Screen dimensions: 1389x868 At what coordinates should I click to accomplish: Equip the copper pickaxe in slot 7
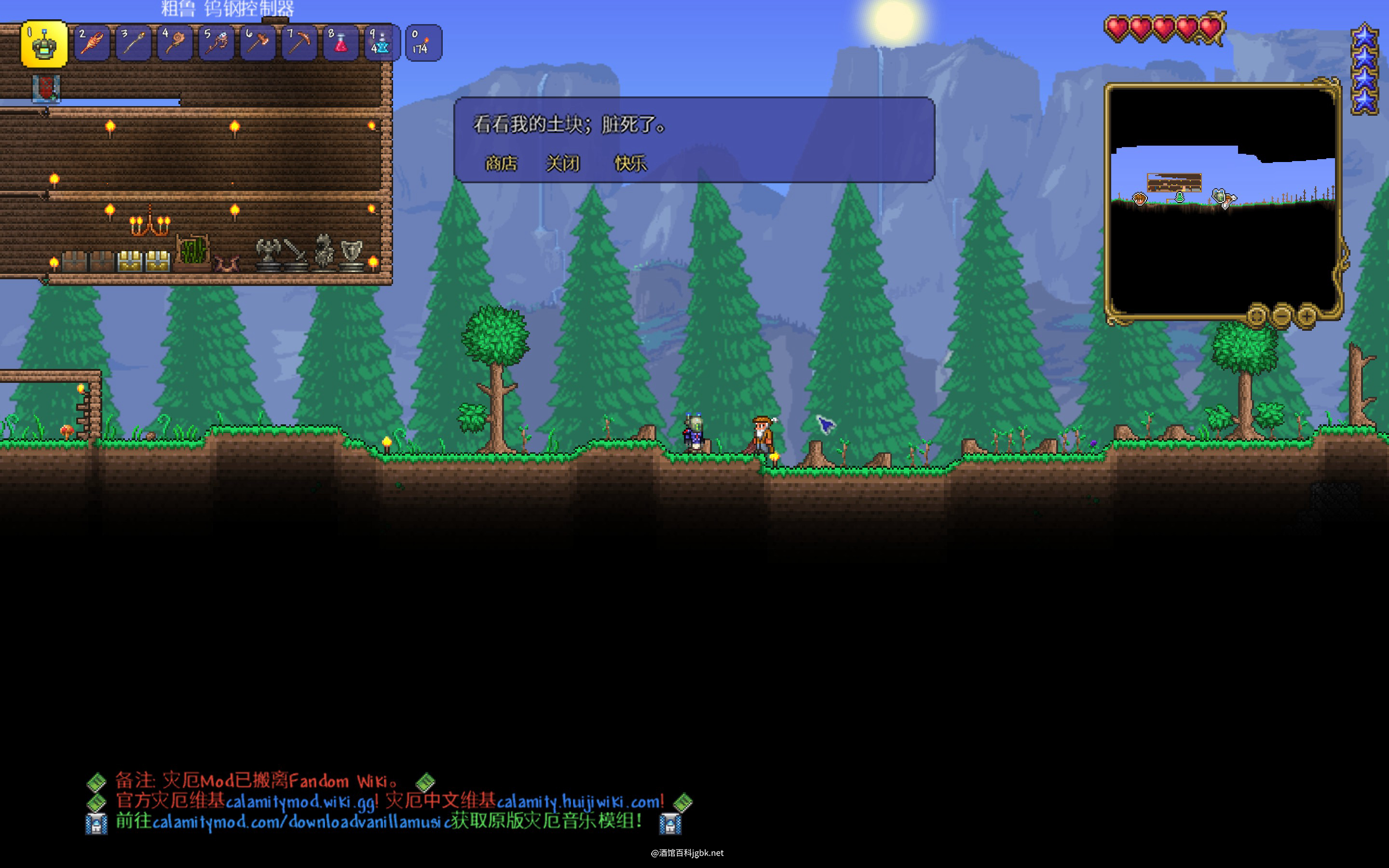pyautogui.click(x=299, y=43)
